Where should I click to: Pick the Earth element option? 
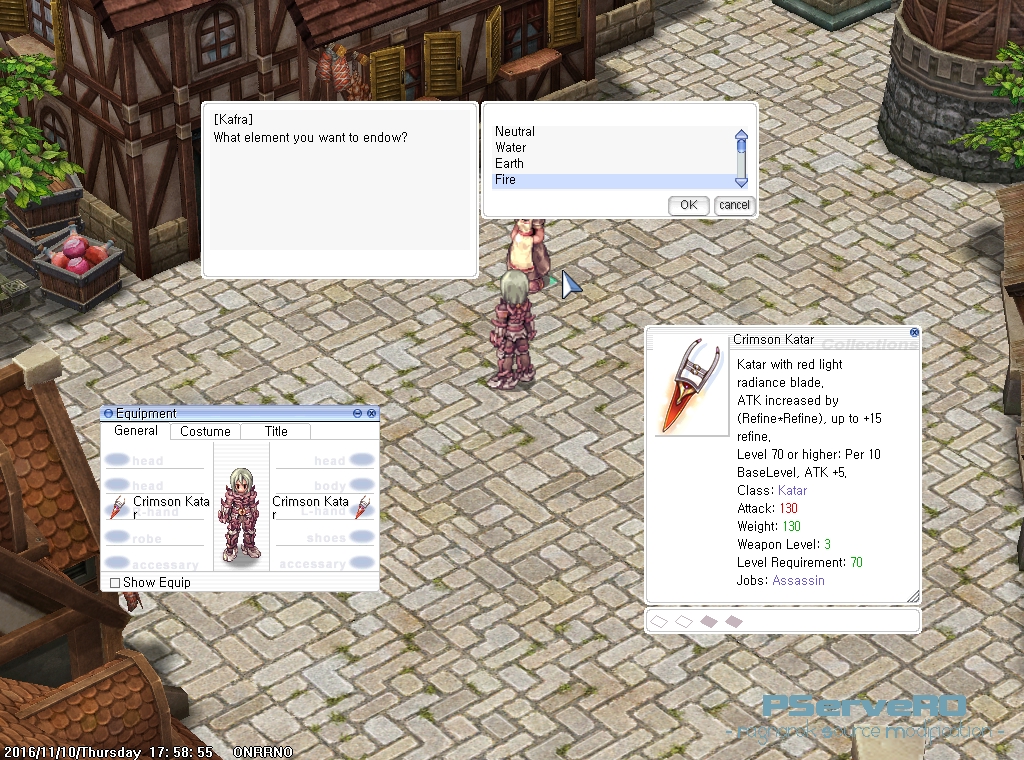pos(509,164)
